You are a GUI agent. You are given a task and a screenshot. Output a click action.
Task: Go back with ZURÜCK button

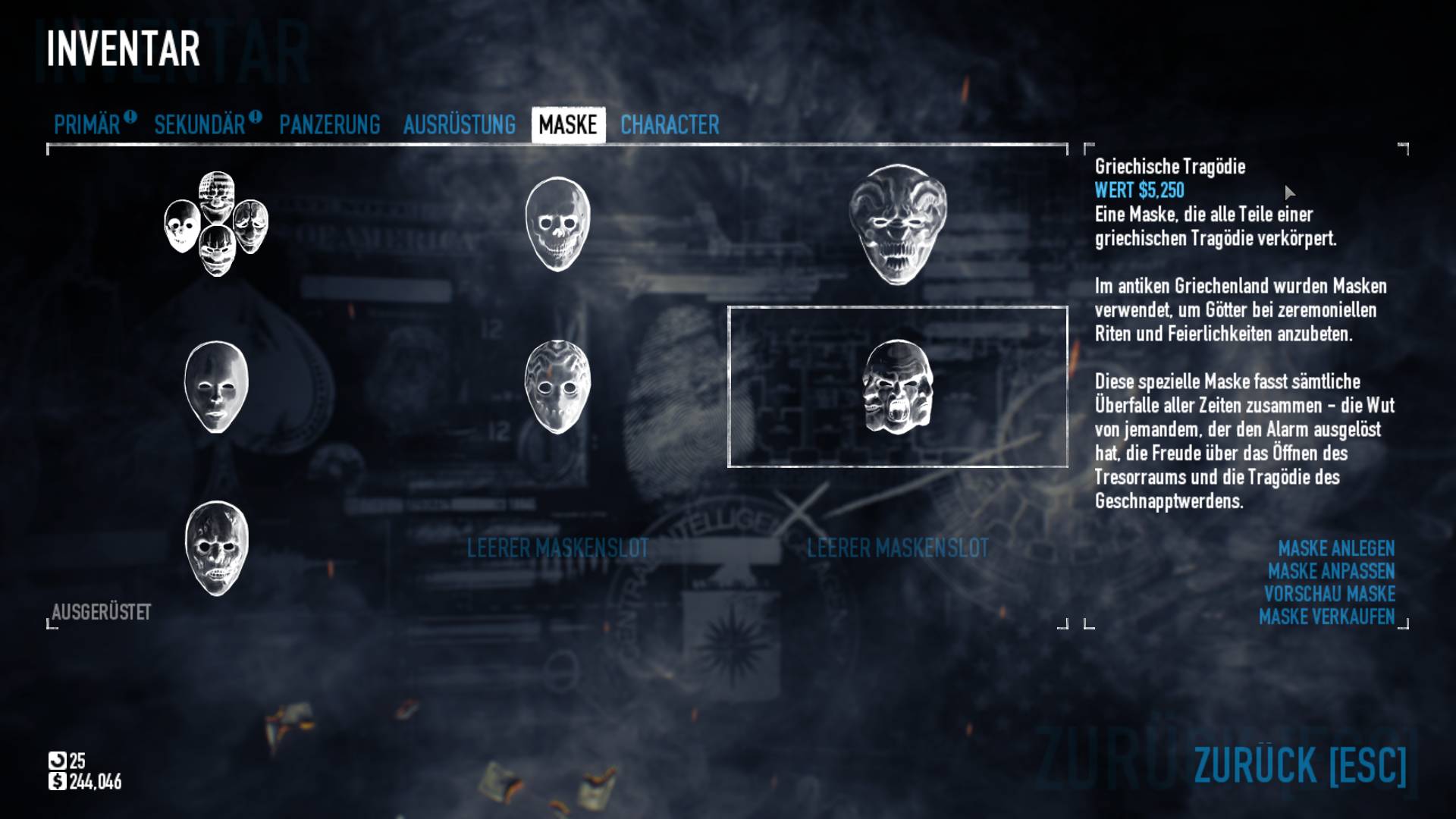coord(1300,765)
